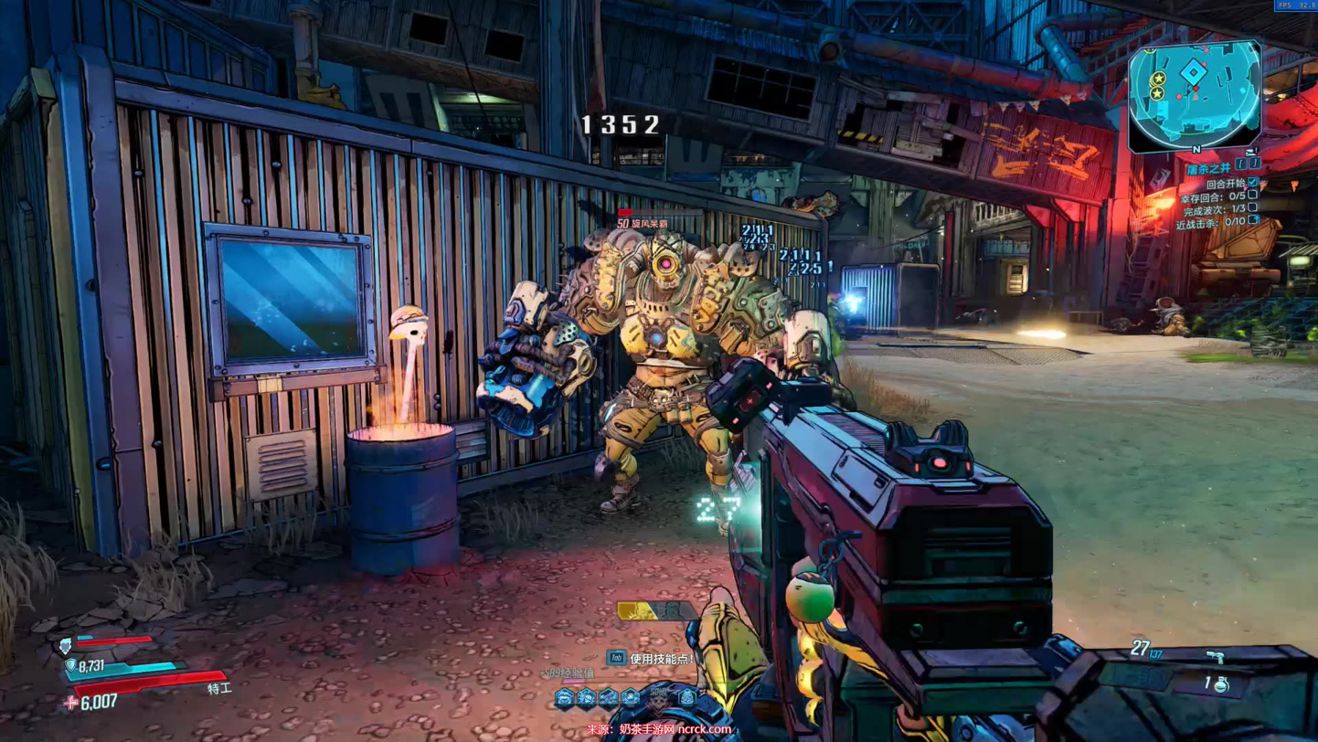
Task: Select the upper yellow star map marker
Action: [1157, 77]
